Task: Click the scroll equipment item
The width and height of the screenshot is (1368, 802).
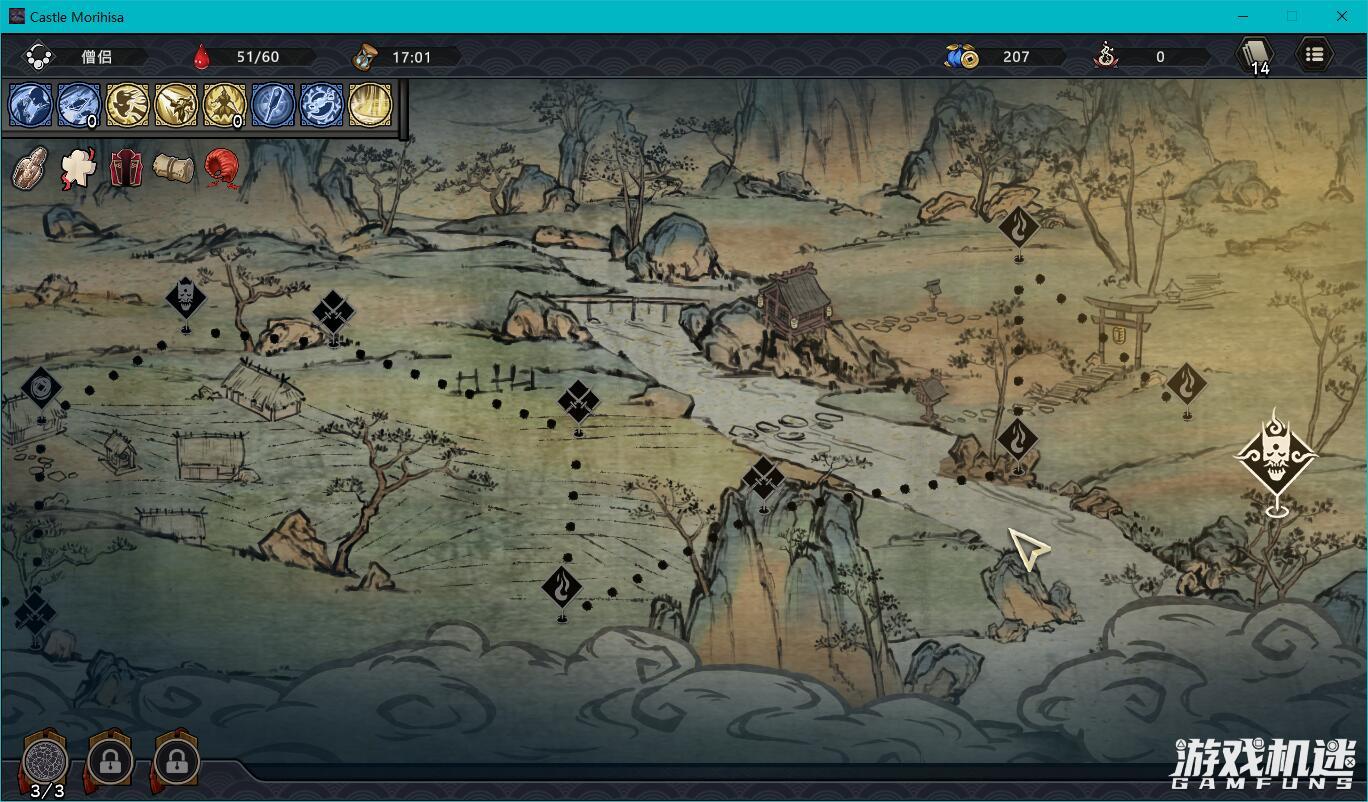Action: (x=175, y=168)
